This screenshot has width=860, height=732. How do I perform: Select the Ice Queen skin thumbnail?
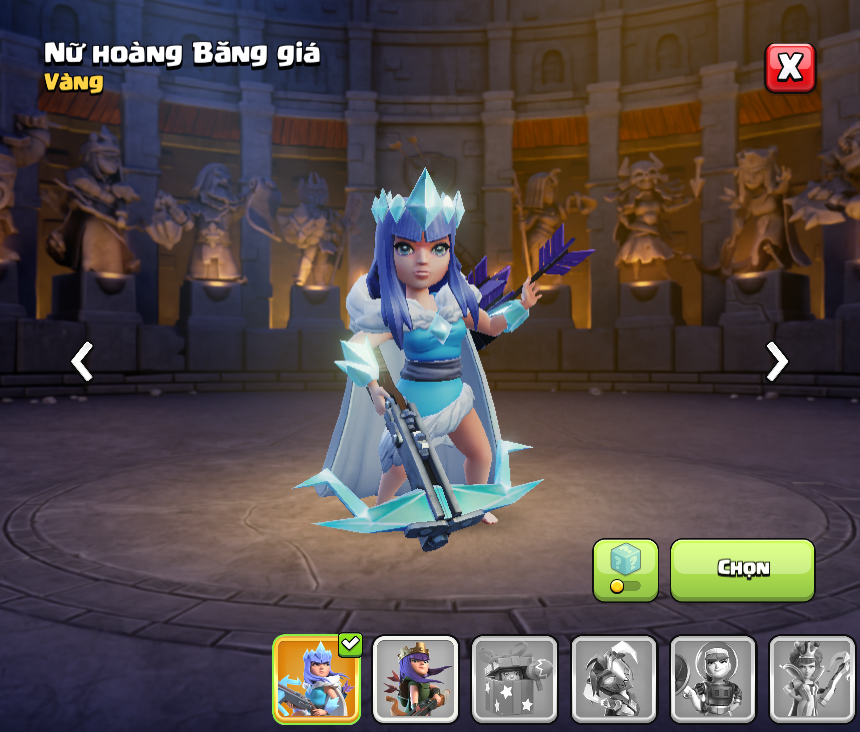coord(316,679)
